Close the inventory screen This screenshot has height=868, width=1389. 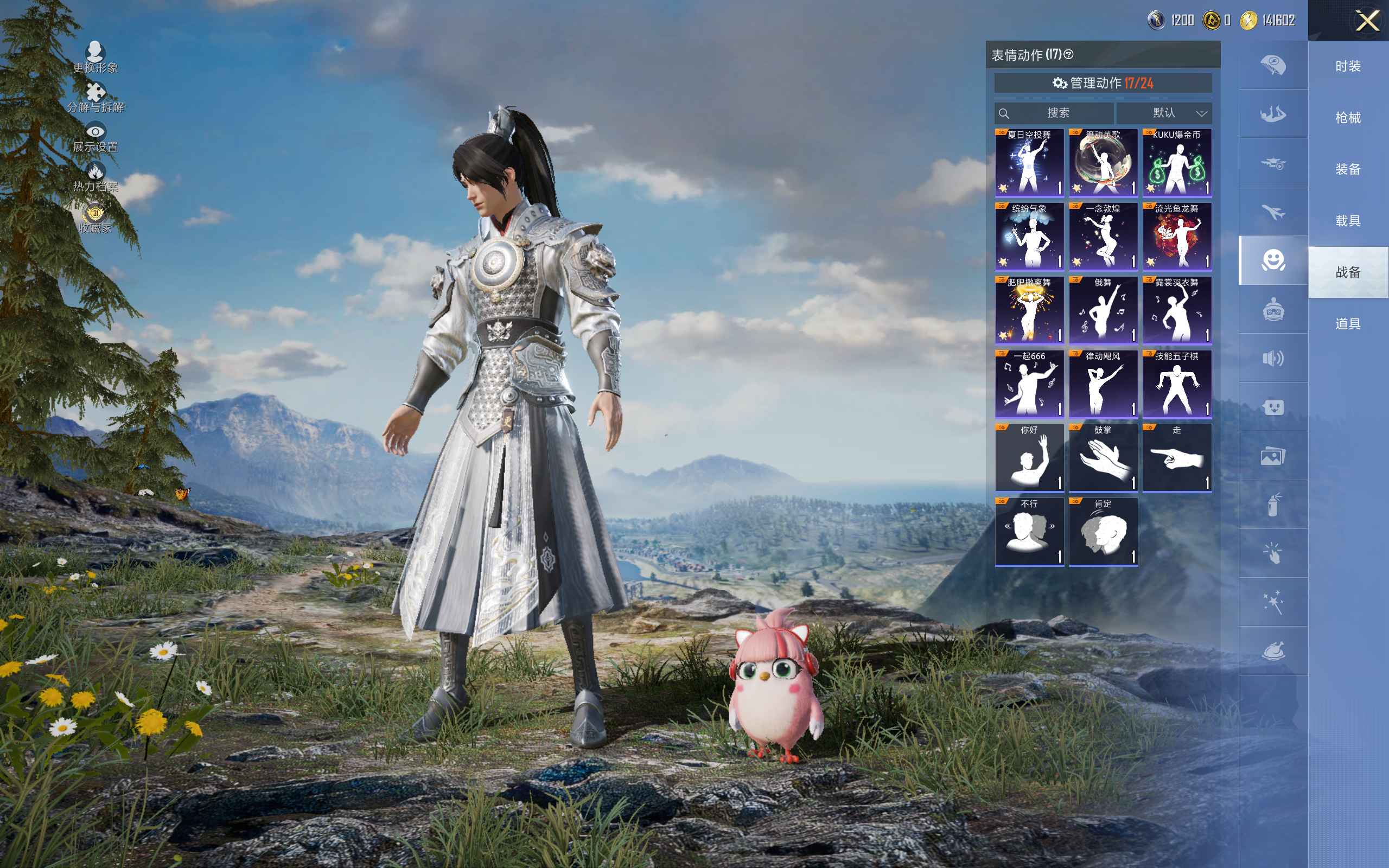[x=1367, y=21]
